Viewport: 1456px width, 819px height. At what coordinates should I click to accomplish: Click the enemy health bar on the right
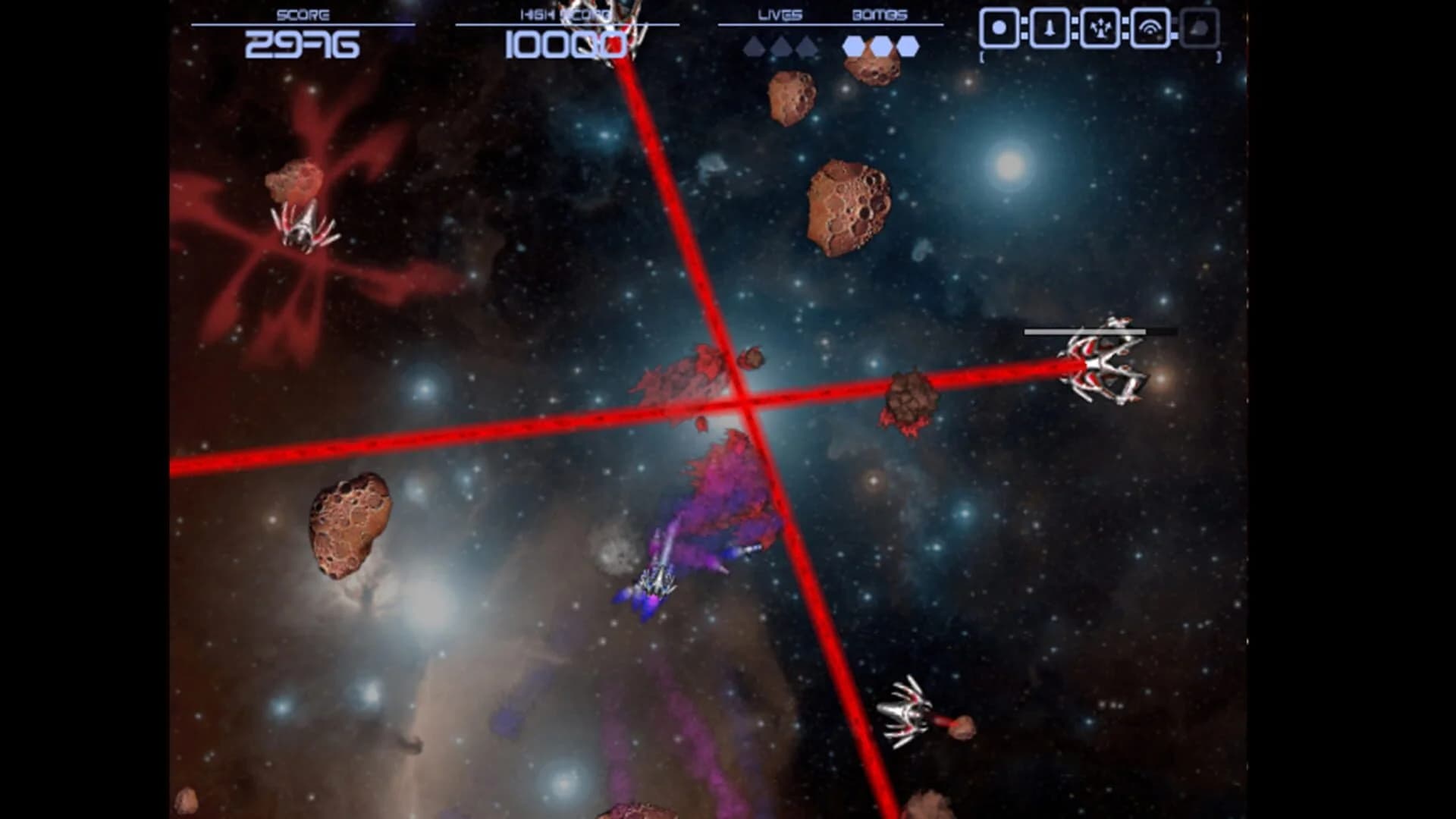coord(1084,331)
